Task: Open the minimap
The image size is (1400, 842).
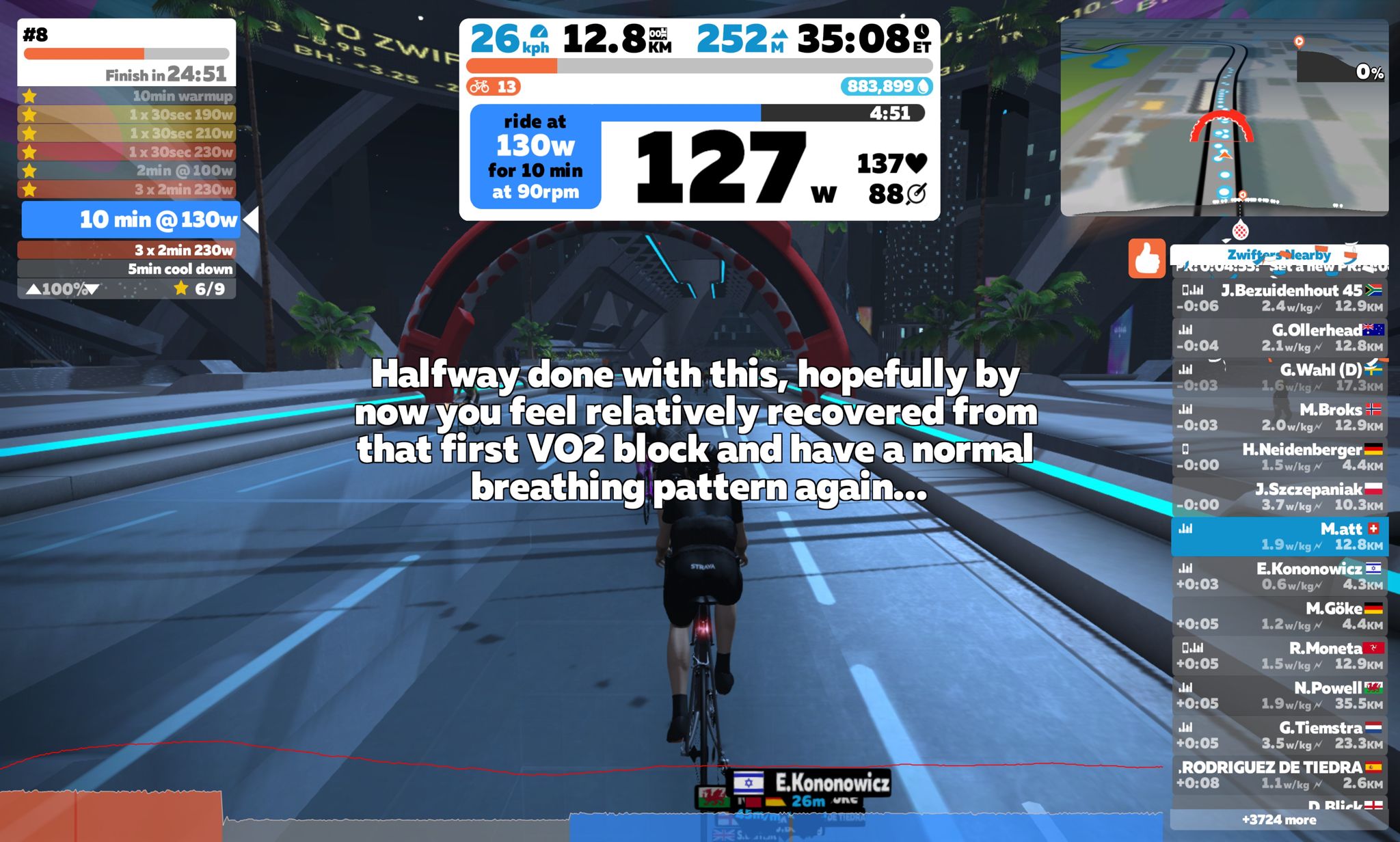Action: coord(1224,118)
